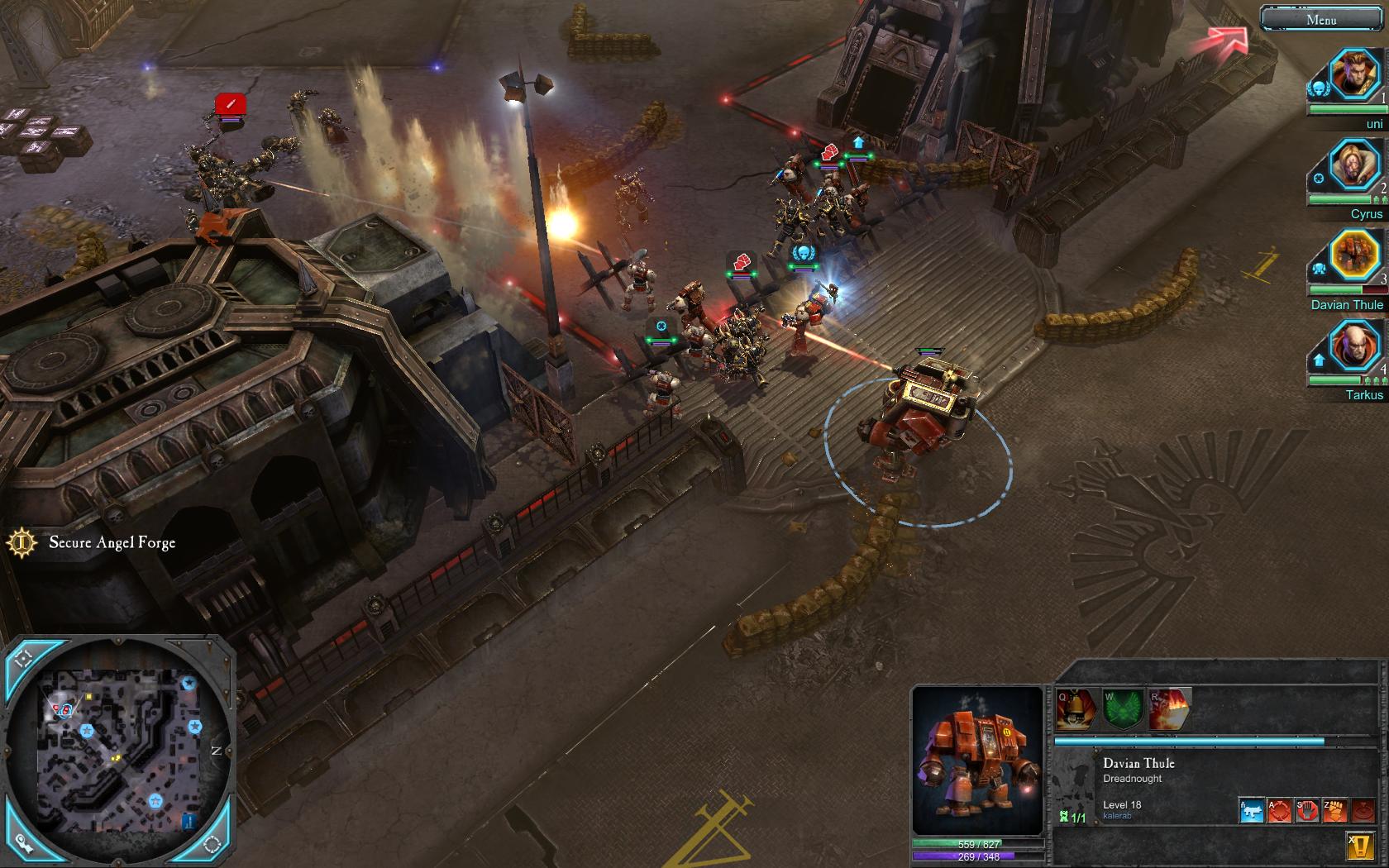Activate the Q ability icon
This screenshot has width=1389, height=868.
[1076, 710]
